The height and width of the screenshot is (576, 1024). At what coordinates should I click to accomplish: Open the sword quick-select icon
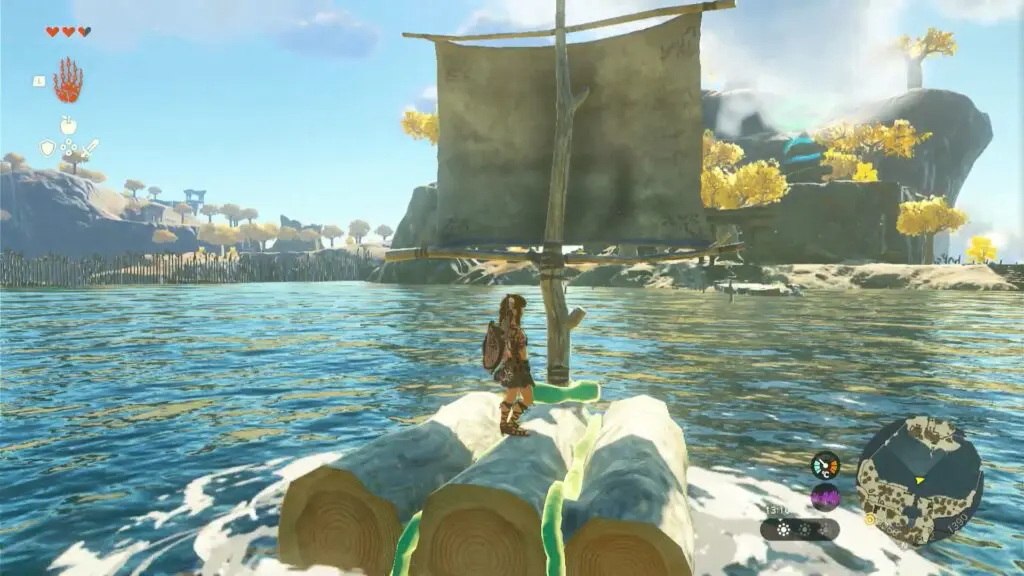(91, 148)
